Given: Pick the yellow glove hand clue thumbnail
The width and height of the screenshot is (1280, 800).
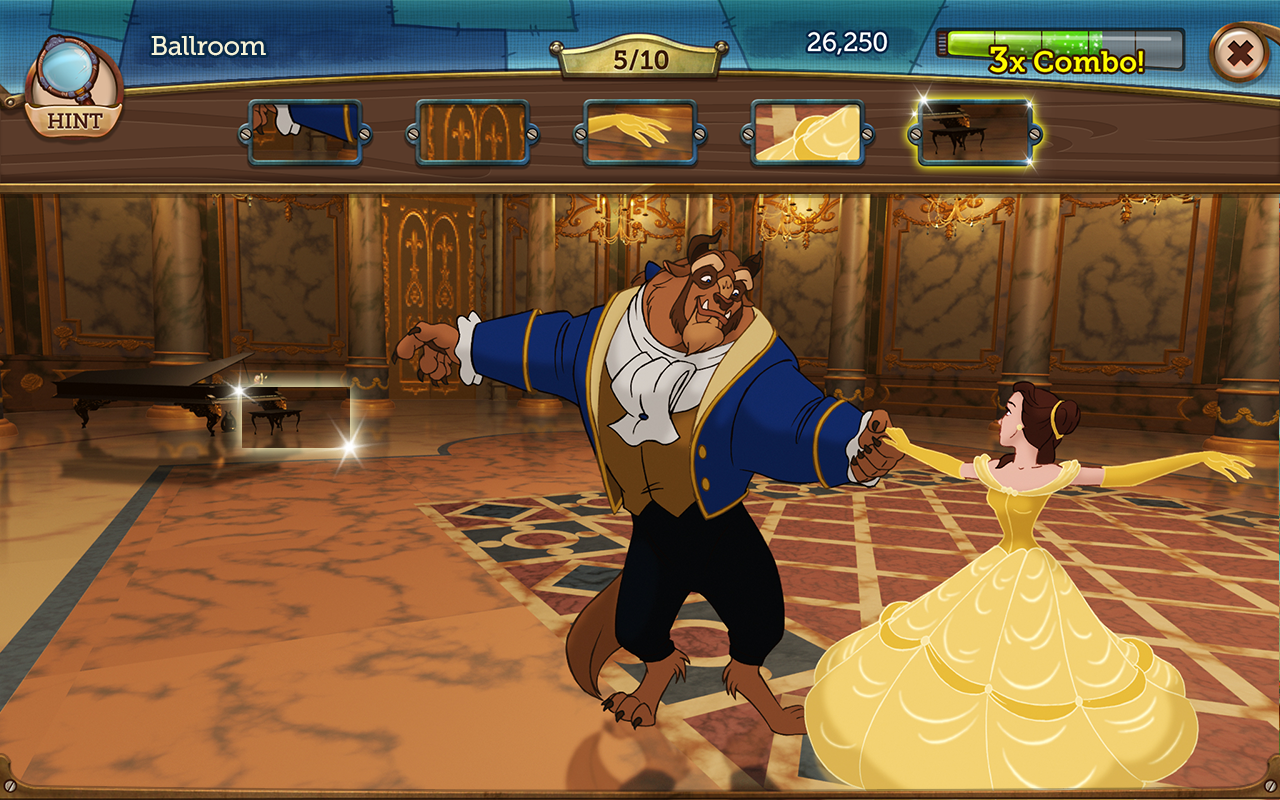Looking at the screenshot, I should tap(639, 132).
